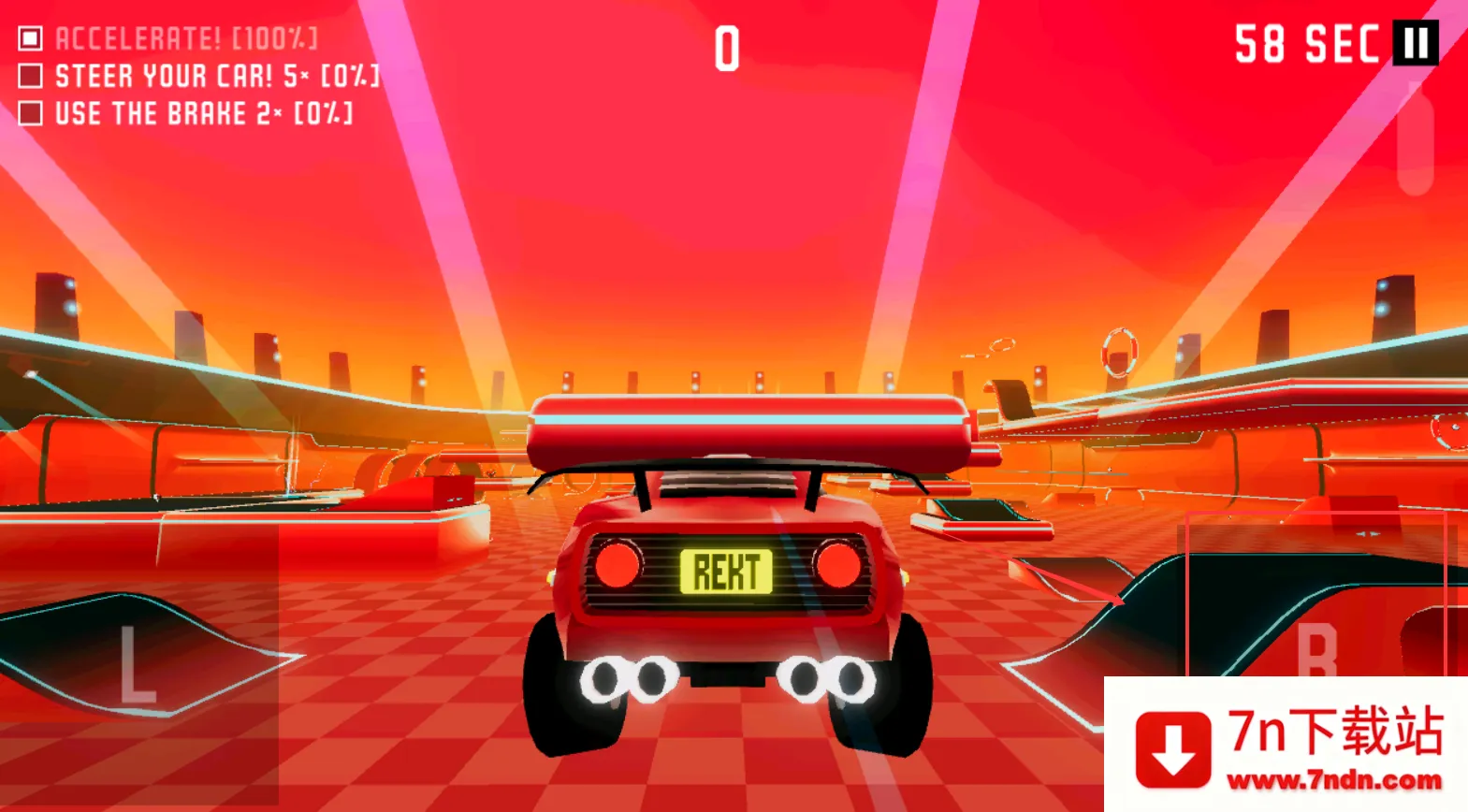Viewport: 1468px width, 812px height.
Task: Check the ACCELERATE! [100%] objective checkbox
Action: (x=31, y=36)
